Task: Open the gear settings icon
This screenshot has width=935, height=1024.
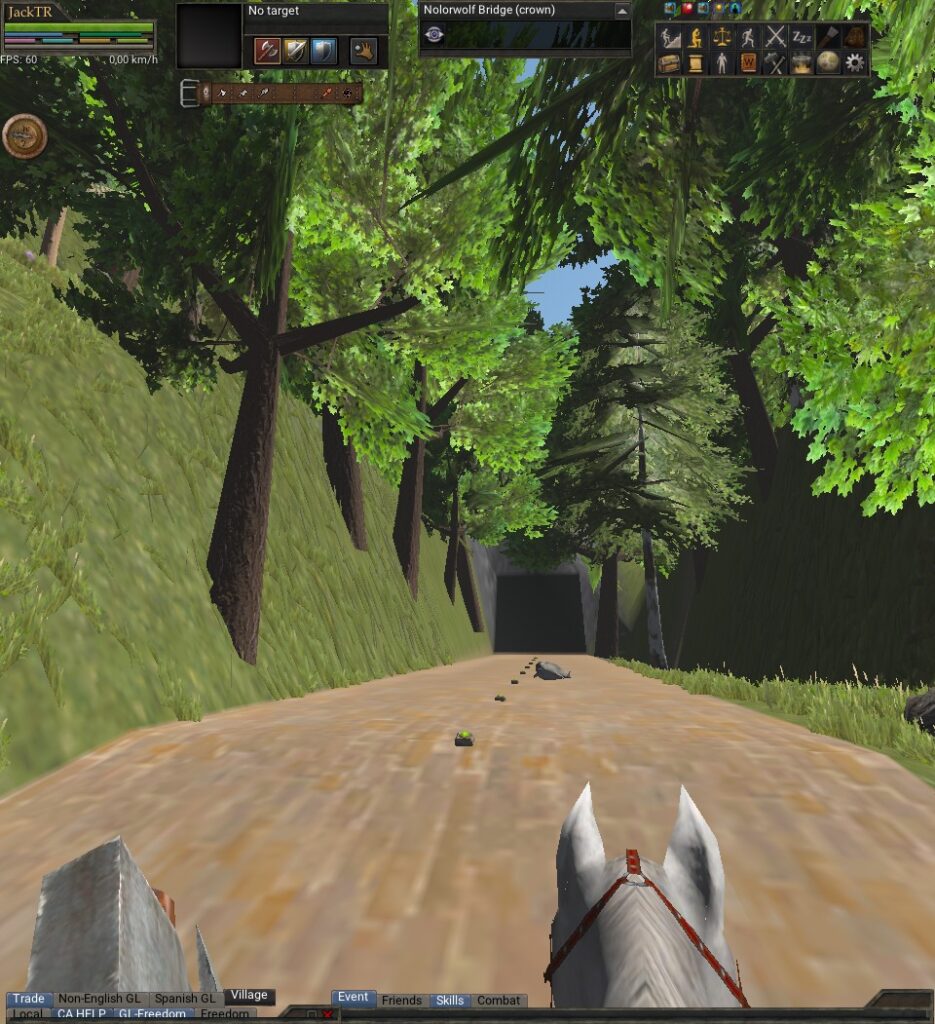Action: tap(855, 63)
